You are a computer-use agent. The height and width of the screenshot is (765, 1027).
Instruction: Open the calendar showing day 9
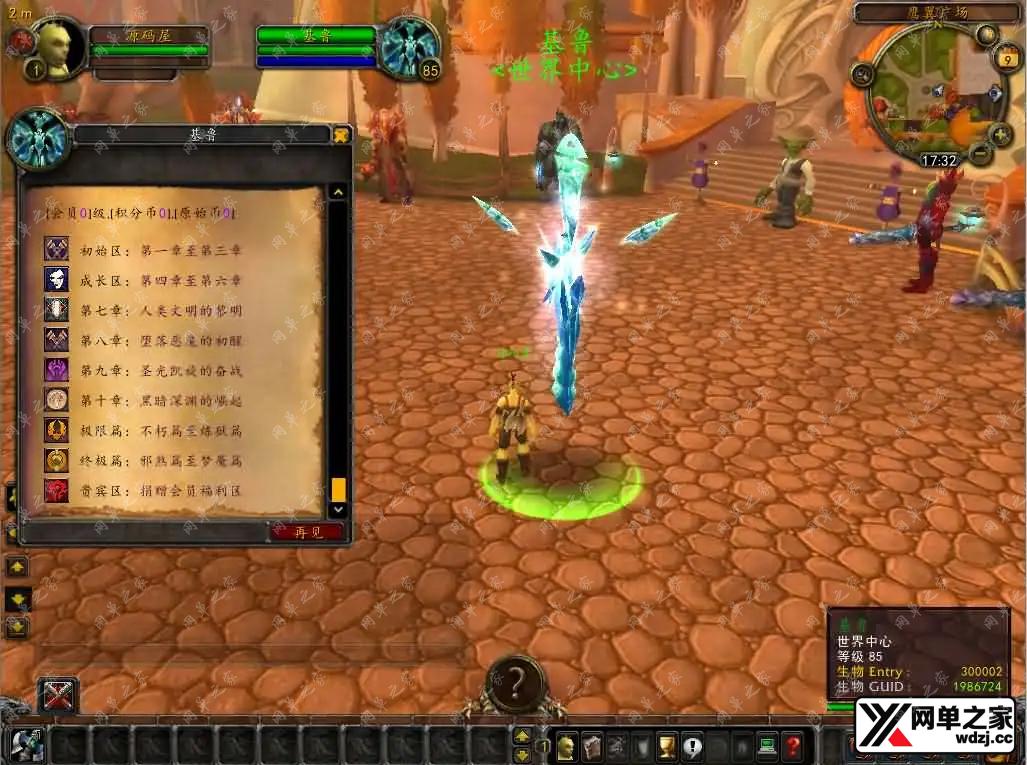(x=1002, y=59)
